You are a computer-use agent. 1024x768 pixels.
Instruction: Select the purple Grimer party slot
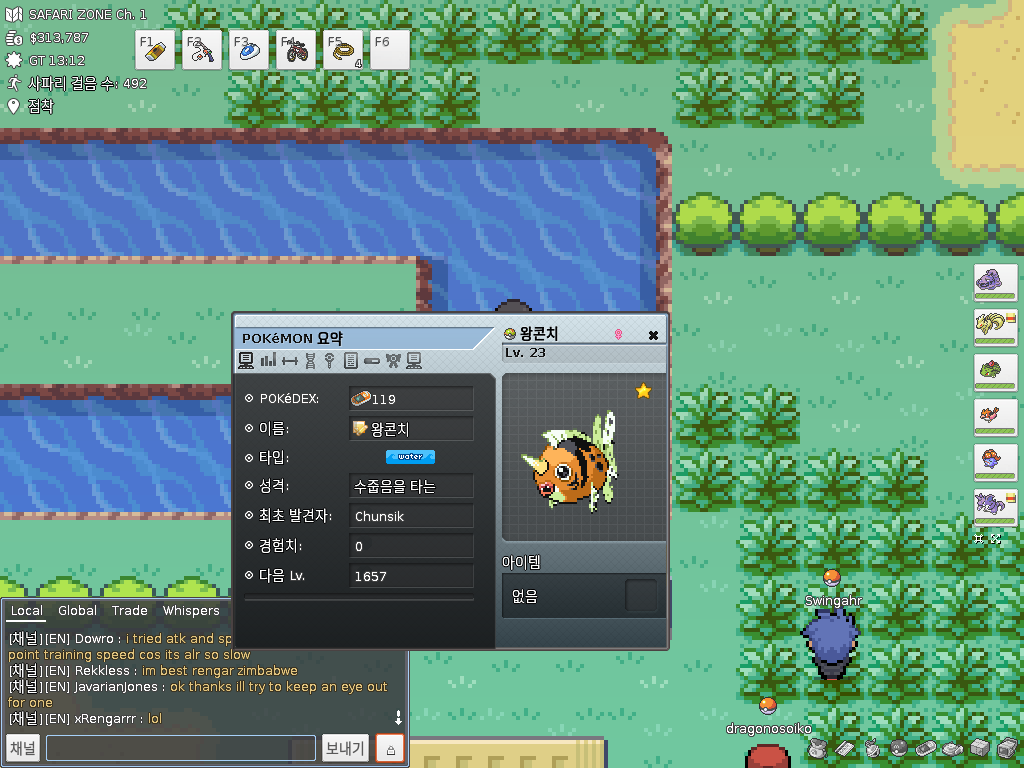point(995,282)
